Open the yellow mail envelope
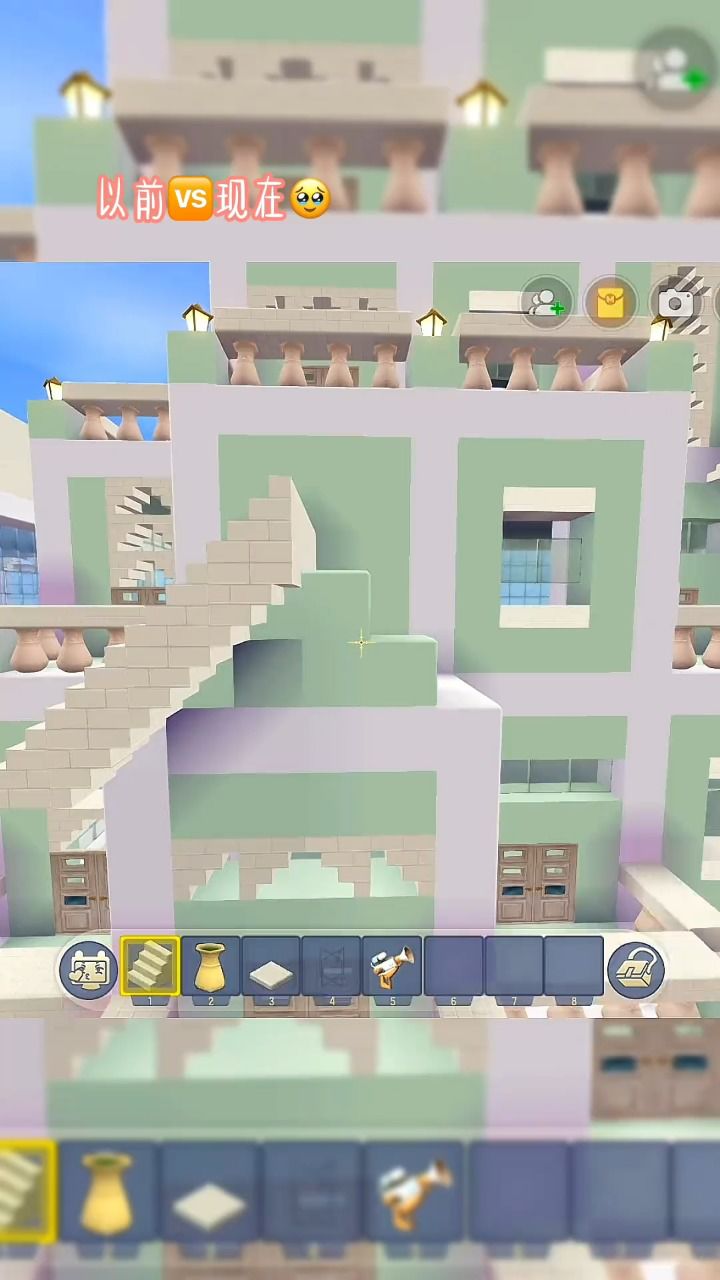 pyautogui.click(x=610, y=303)
